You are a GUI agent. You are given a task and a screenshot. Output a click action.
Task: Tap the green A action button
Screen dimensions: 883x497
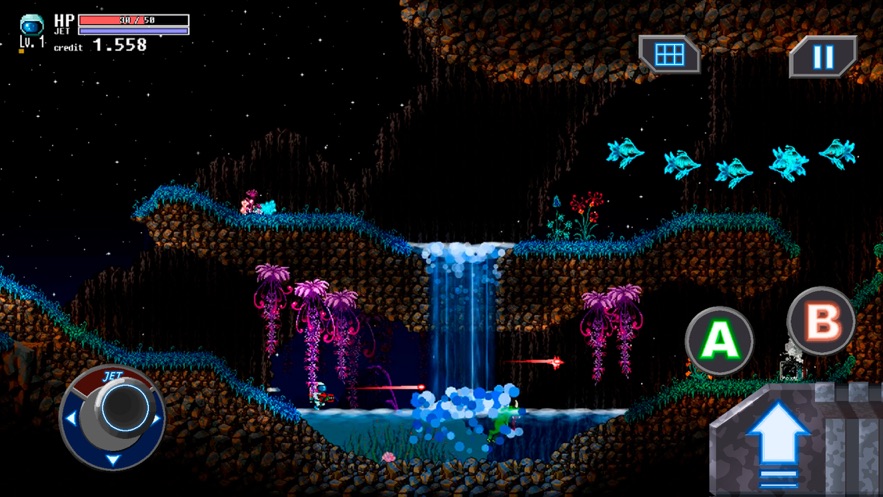coord(718,341)
